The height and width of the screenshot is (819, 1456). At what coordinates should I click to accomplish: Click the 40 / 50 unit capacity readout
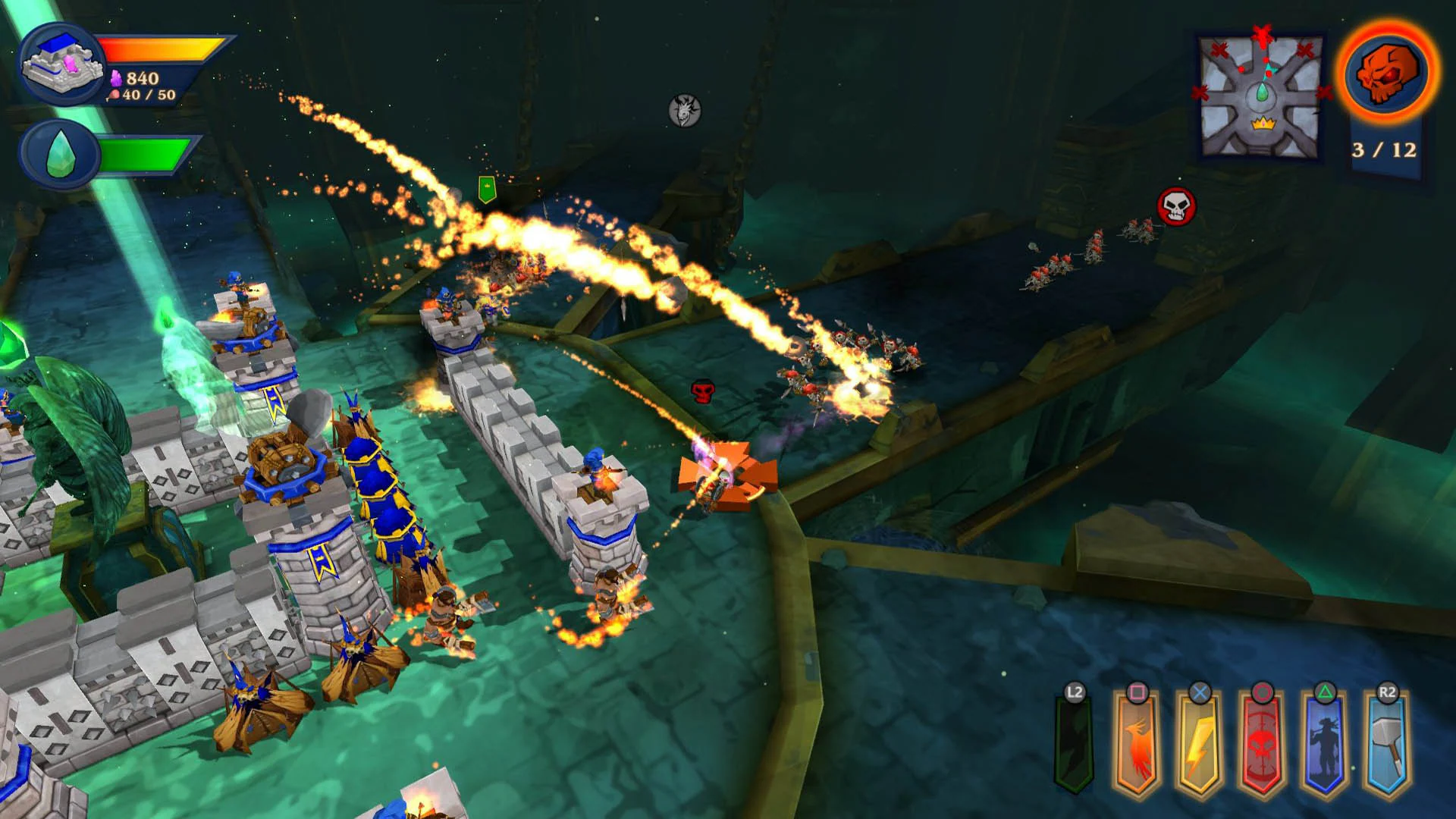point(144,94)
